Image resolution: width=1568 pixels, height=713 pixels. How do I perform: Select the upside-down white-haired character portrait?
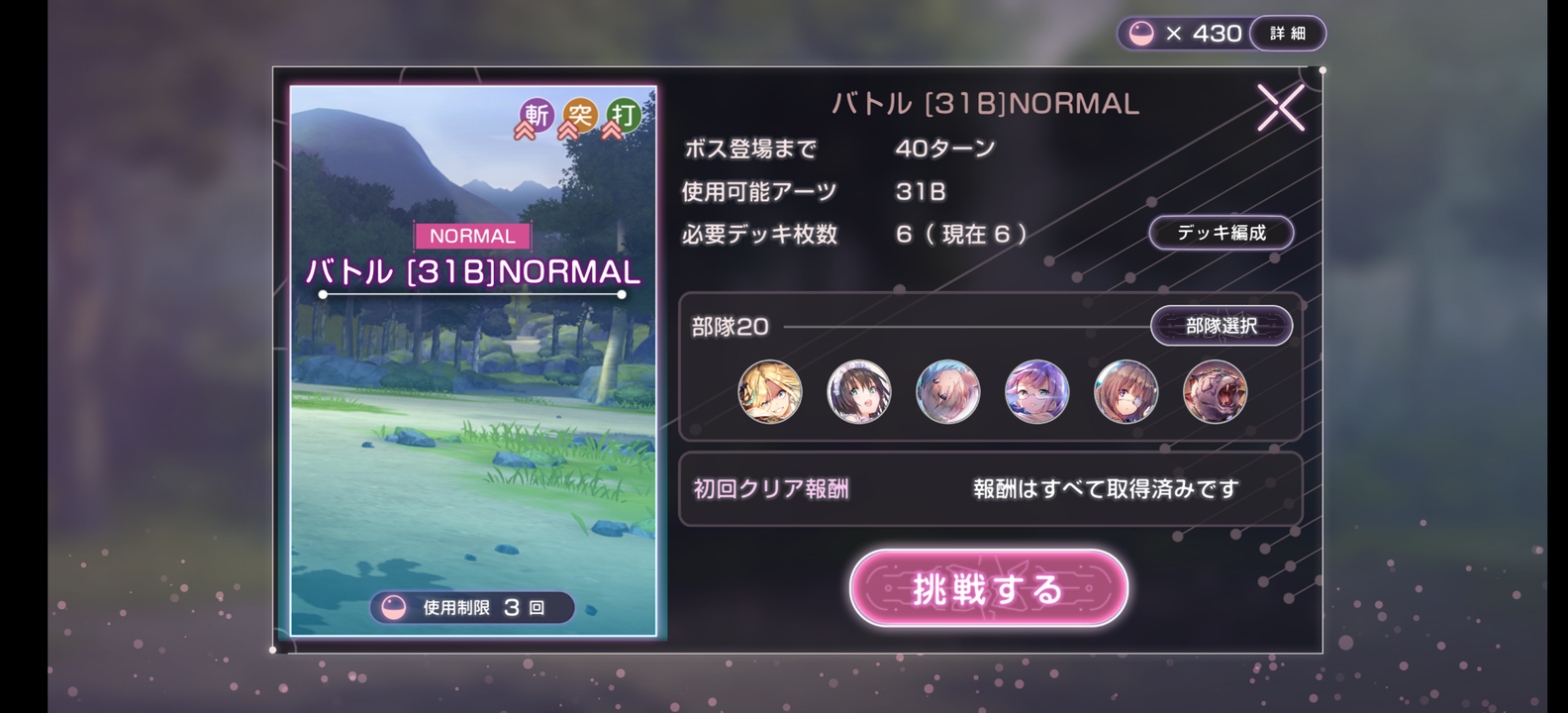tap(947, 391)
